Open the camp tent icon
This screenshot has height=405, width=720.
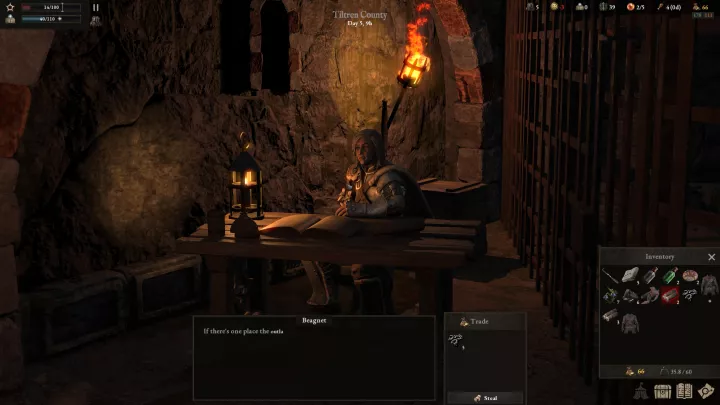point(640,393)
